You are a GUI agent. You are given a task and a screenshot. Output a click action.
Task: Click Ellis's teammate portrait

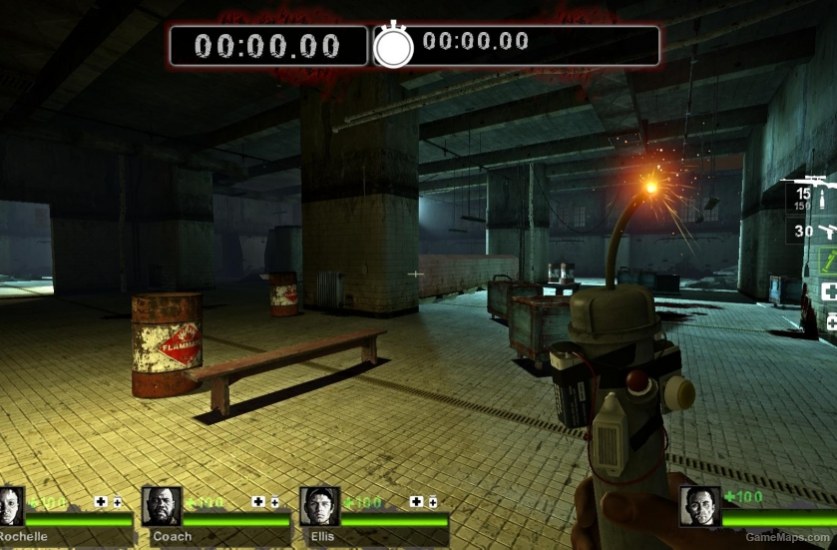pos(319,506)
